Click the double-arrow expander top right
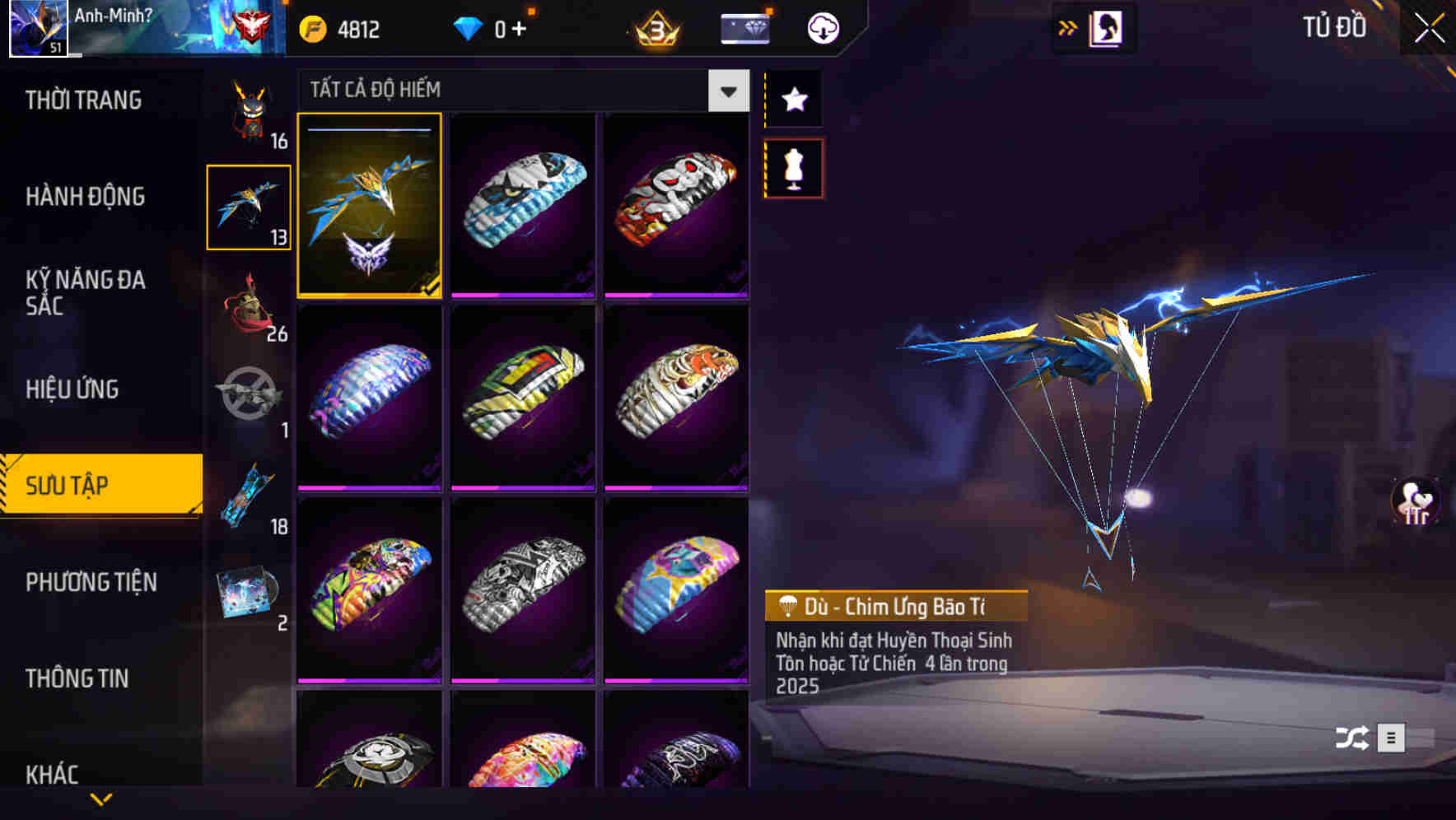 1068,27
